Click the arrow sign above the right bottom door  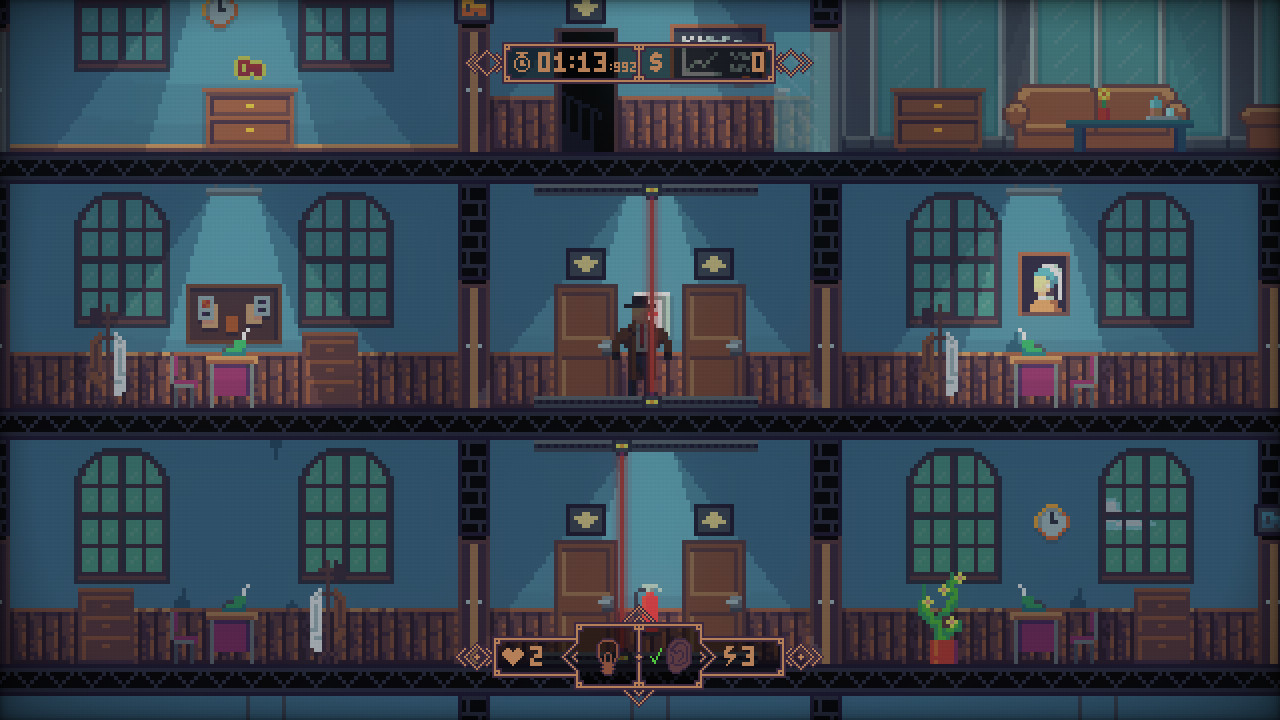click(713, 519)
